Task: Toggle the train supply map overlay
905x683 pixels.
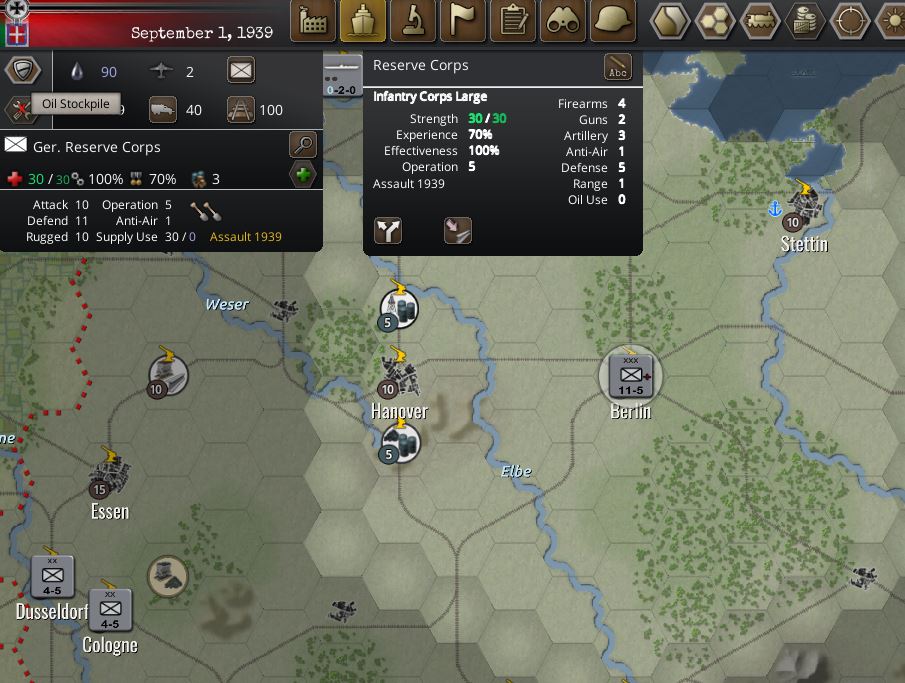Action: click(x=762, y=20)
